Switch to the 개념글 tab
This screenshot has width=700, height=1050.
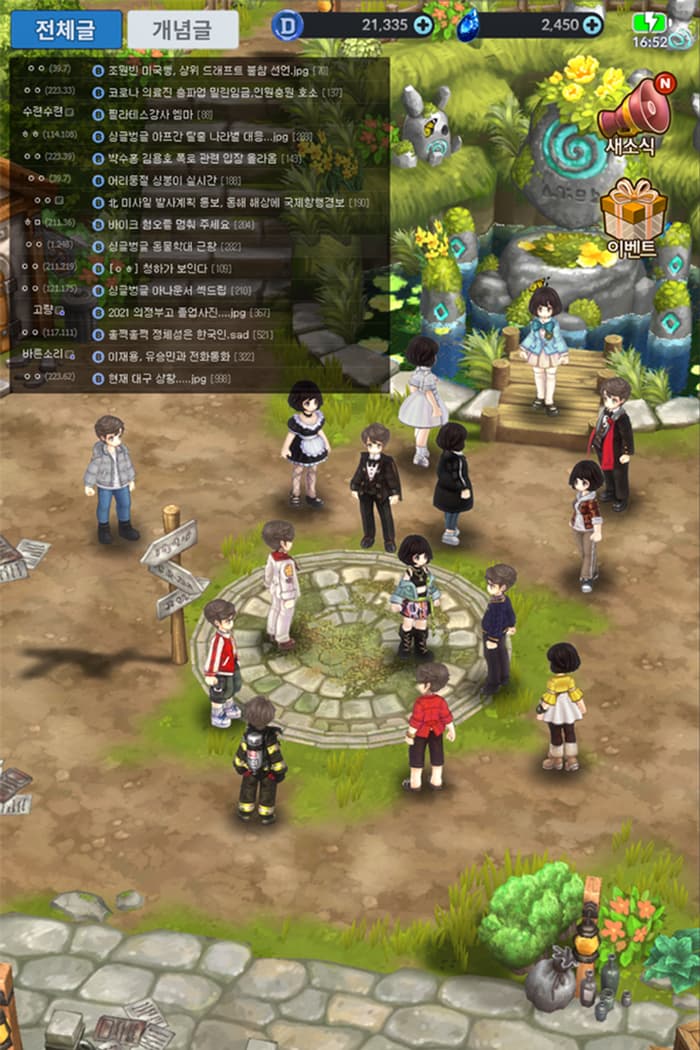183,30
